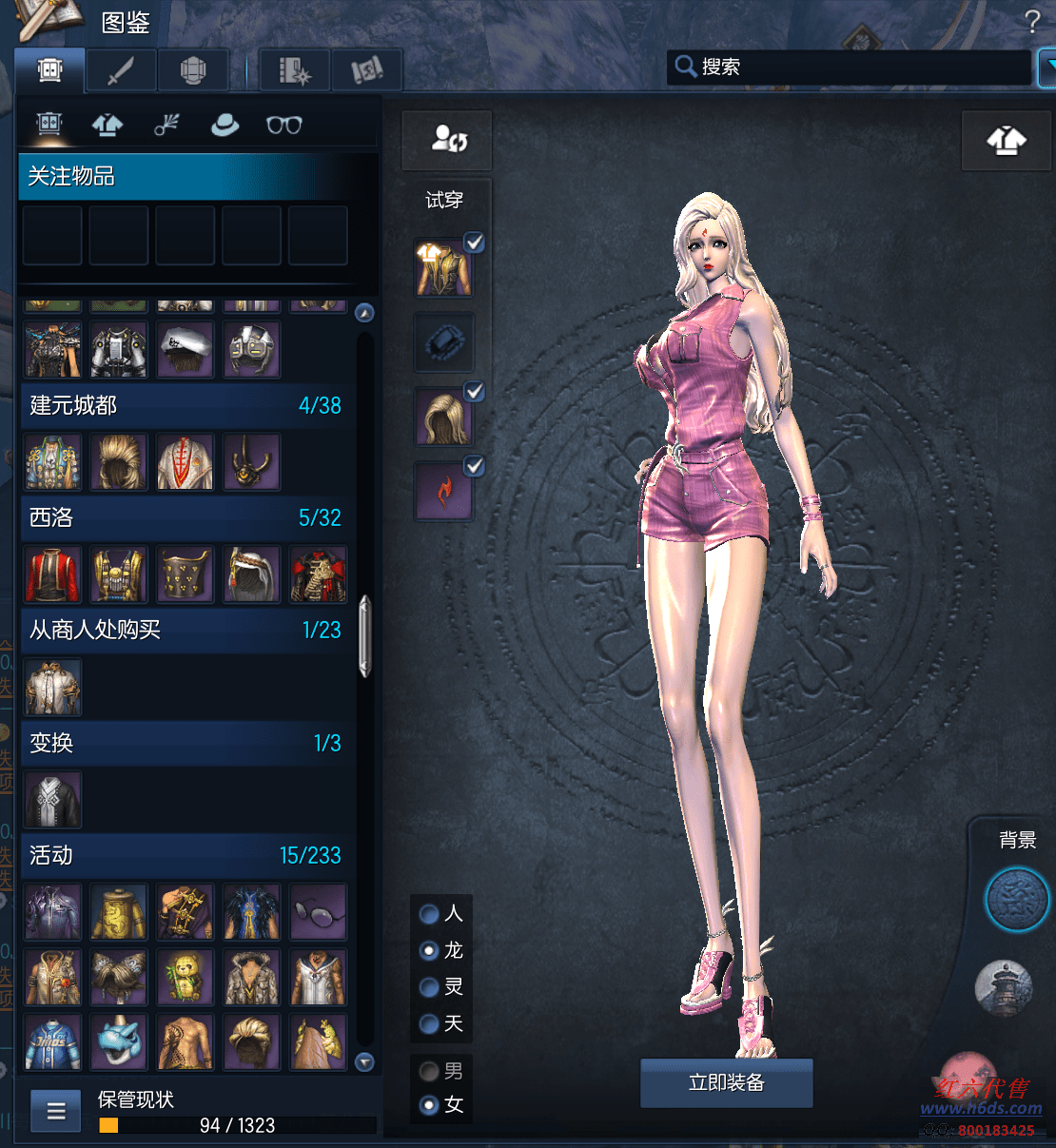Open the question mark help button

coord(1032,21)
